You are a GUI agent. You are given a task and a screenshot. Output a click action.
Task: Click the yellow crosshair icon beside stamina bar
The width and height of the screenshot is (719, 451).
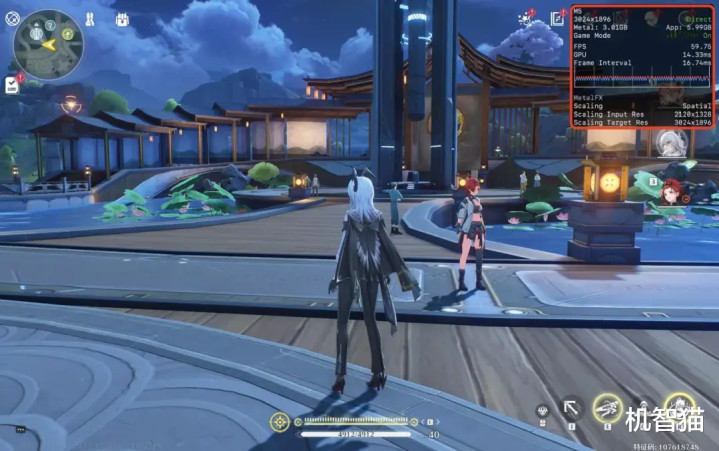pyautogui.click(x=280, y=422)
